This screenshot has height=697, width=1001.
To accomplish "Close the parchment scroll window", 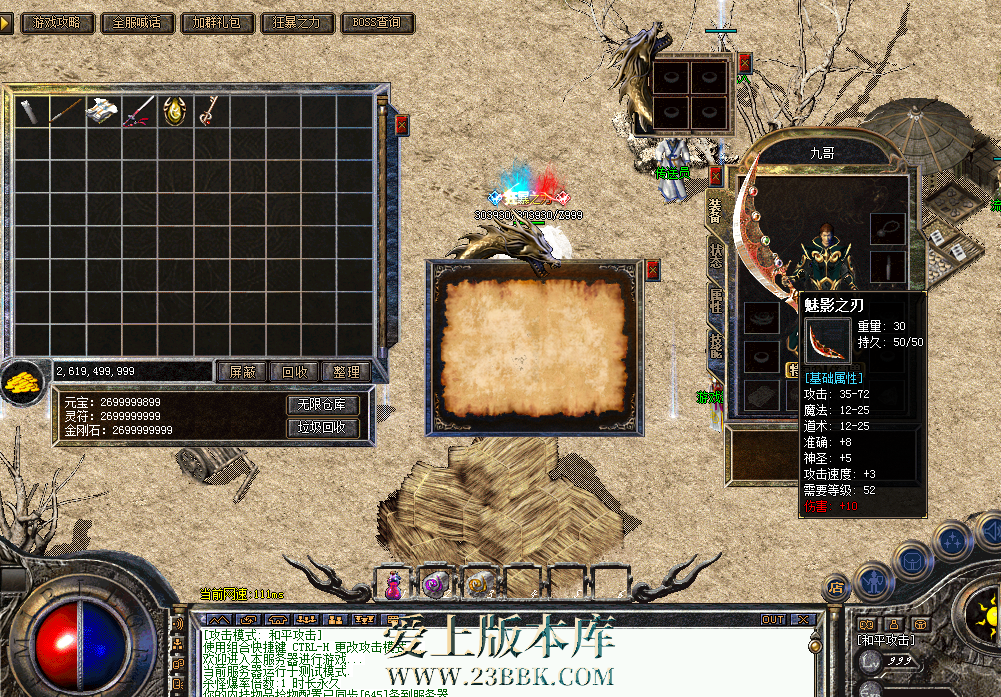I will point(653,270).
